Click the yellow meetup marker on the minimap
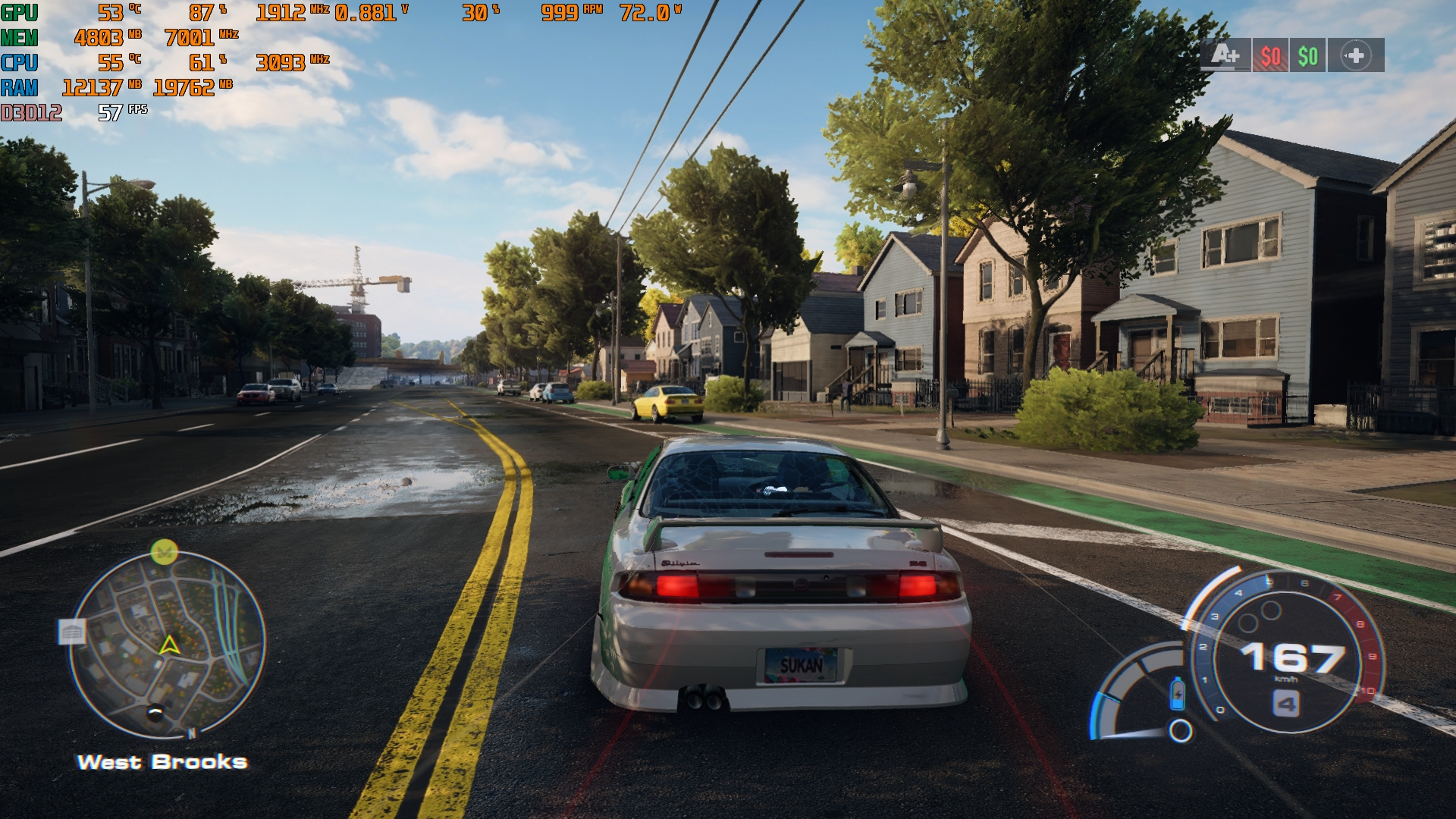 [164, 551]
